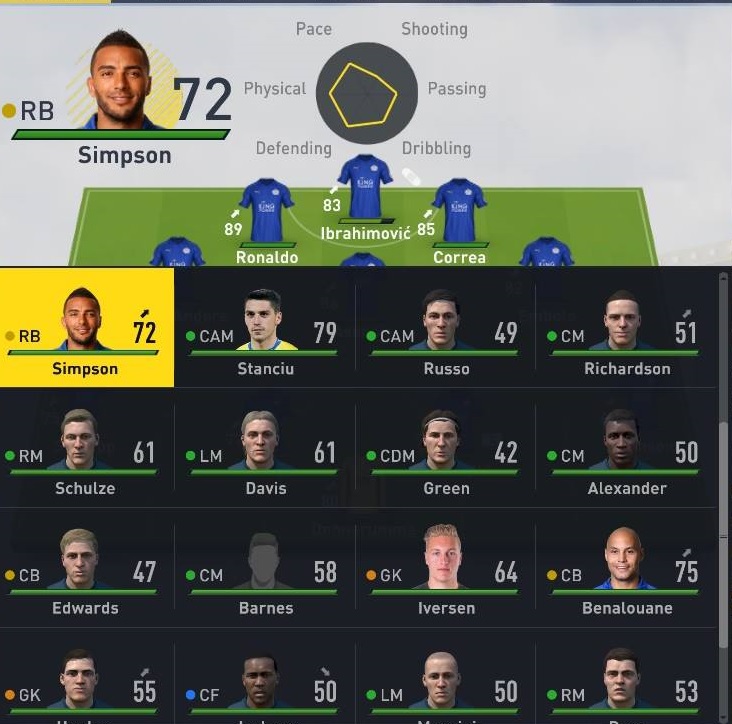The width and height of the screenshot is (732, 724).
Task: Choose Edwards the CB rated 47
Action: pyautogui.click(x=86, y=568)
